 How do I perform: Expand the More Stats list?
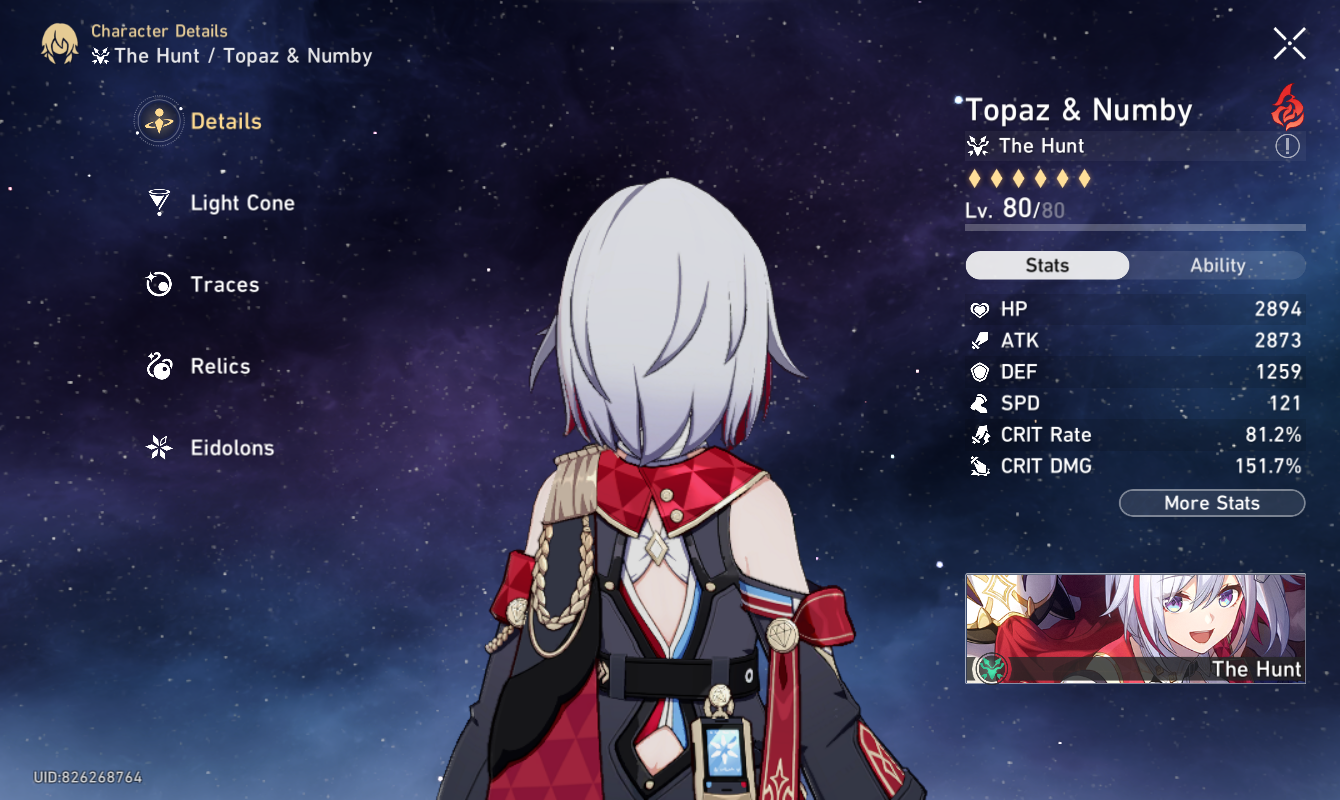pyautogui.click(x=1211, y=503)
